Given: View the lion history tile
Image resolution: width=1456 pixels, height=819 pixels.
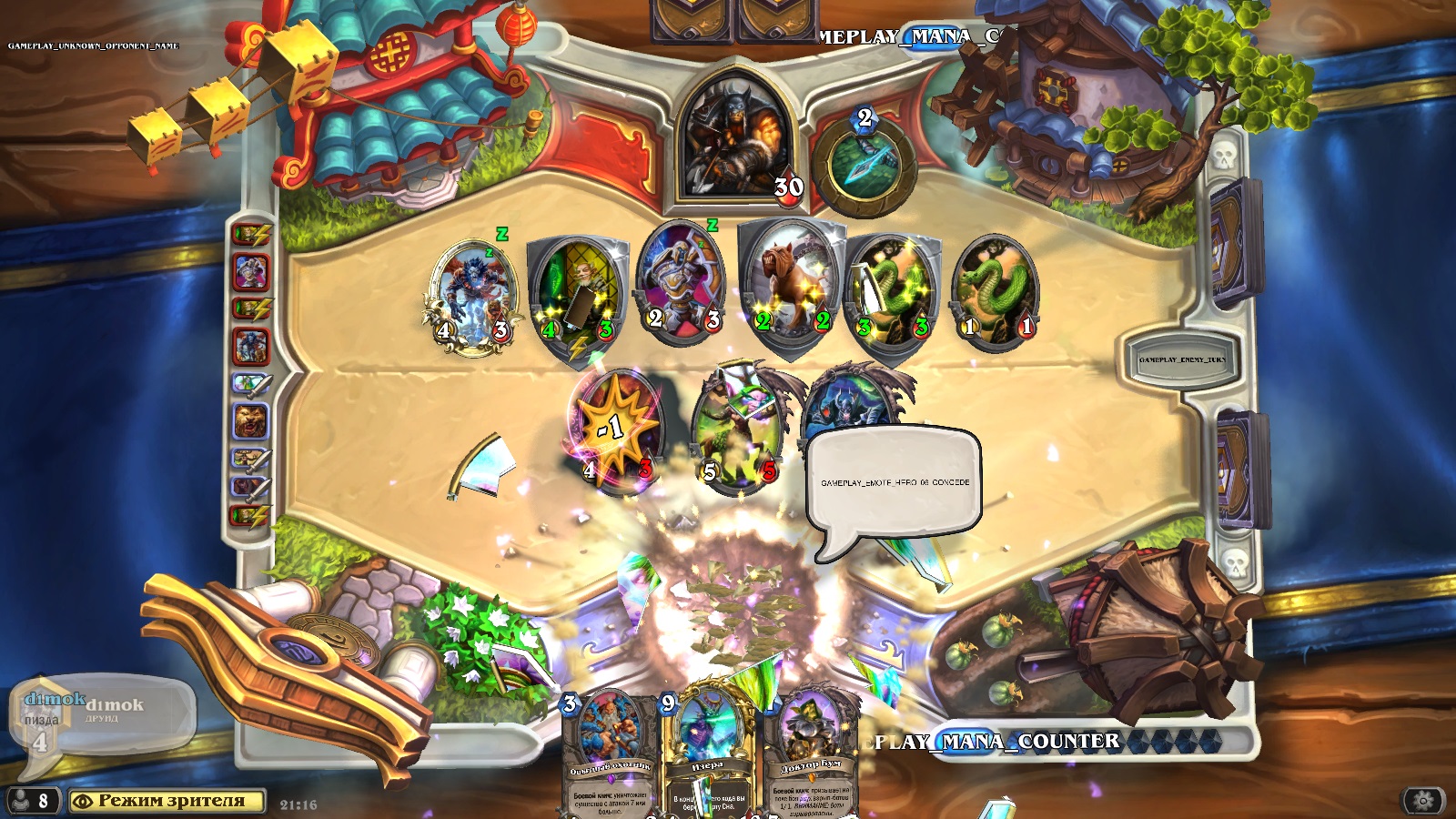Looking at the screenshot, I should click(x=251, y=420).
